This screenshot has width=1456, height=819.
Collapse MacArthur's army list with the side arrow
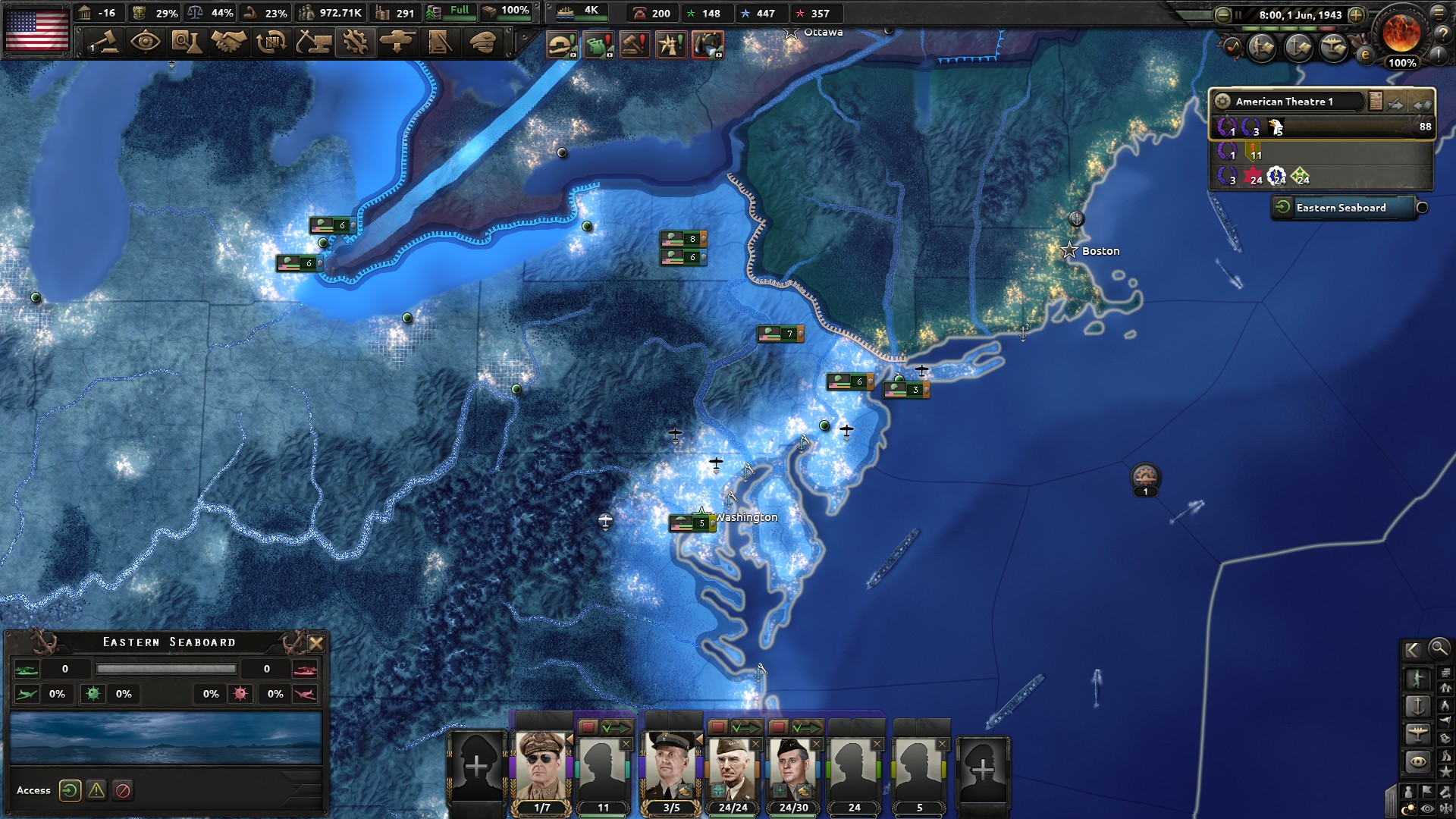[570, 739]
